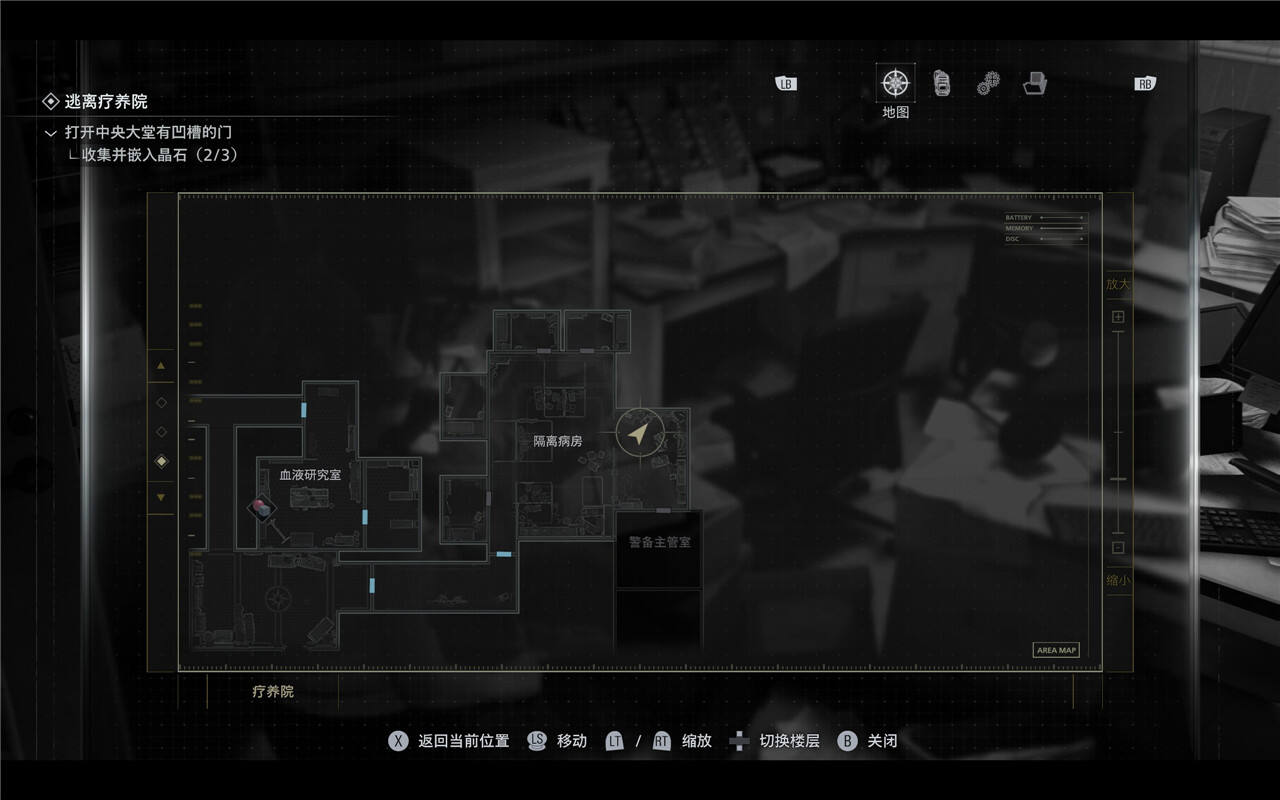Zoom out with the minus button

point(1118,547)
